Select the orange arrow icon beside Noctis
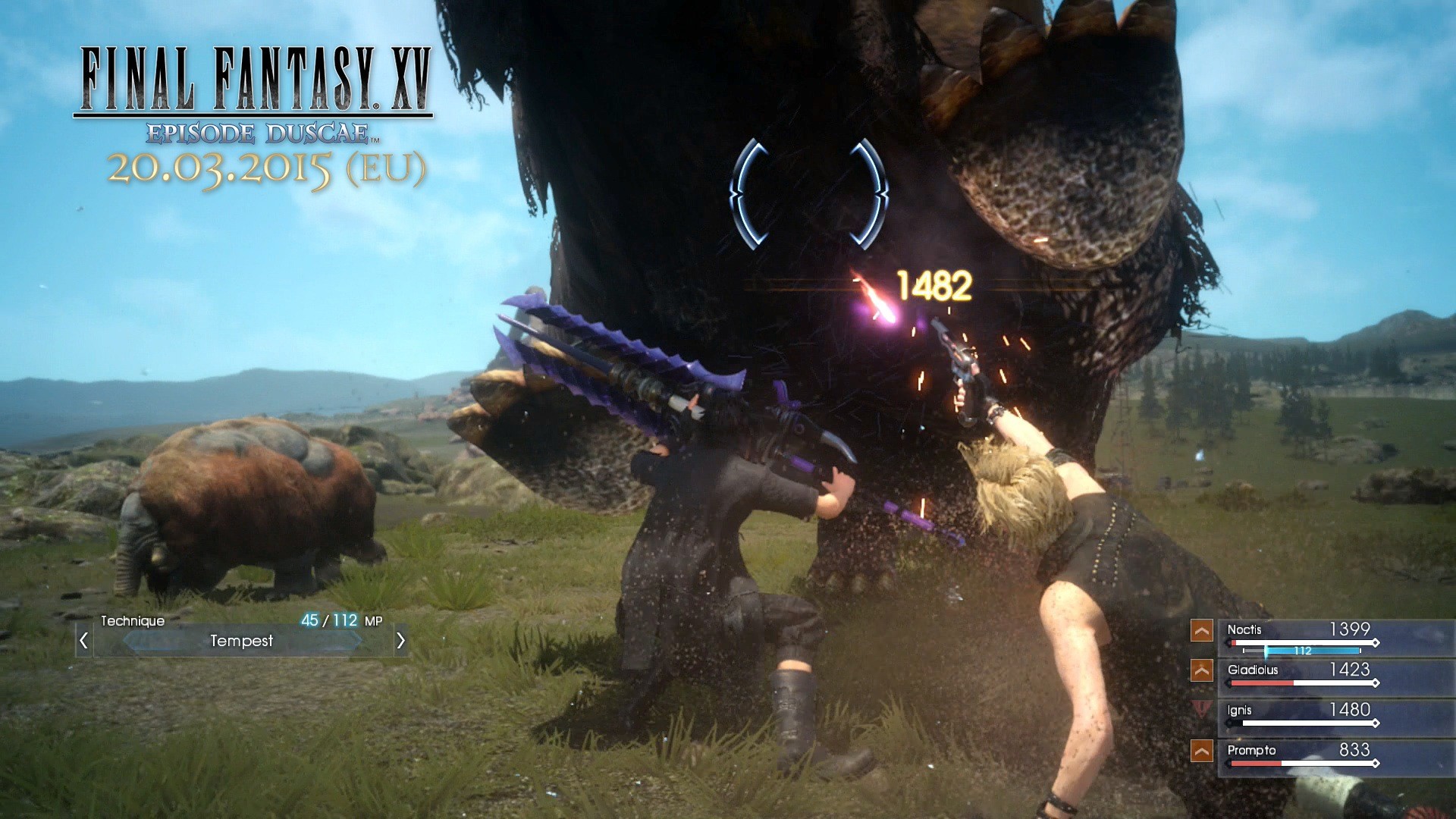The height and width of the screenshot is (819, 1456). [1201, 631]
